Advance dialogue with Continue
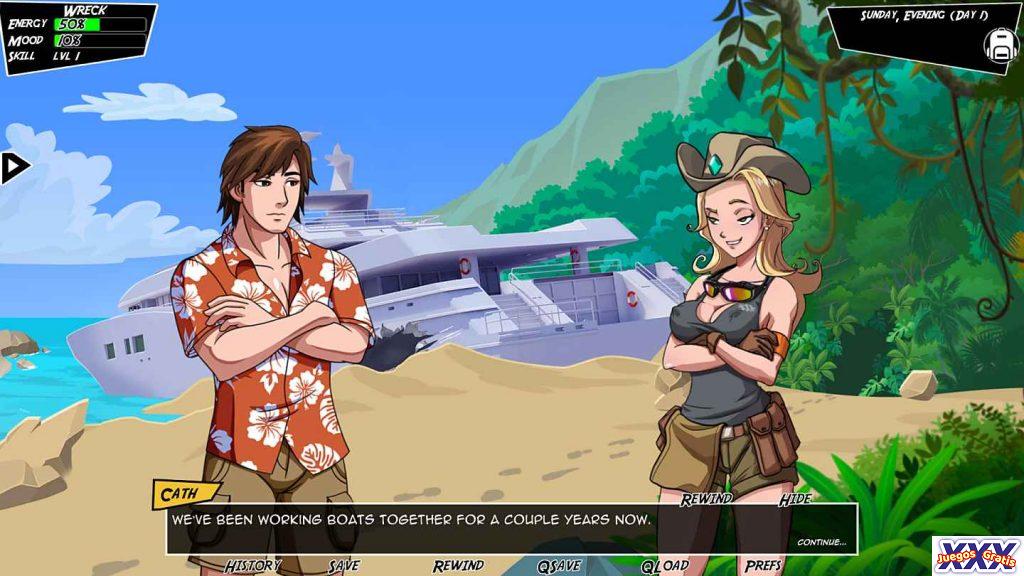This screenshot has width=1024, height=576. [821, 542]
